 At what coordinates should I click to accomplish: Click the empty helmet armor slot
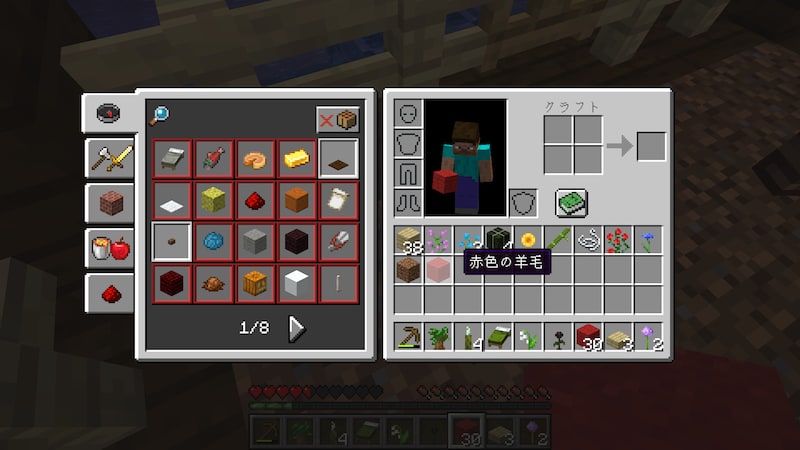tap(408, 113)
